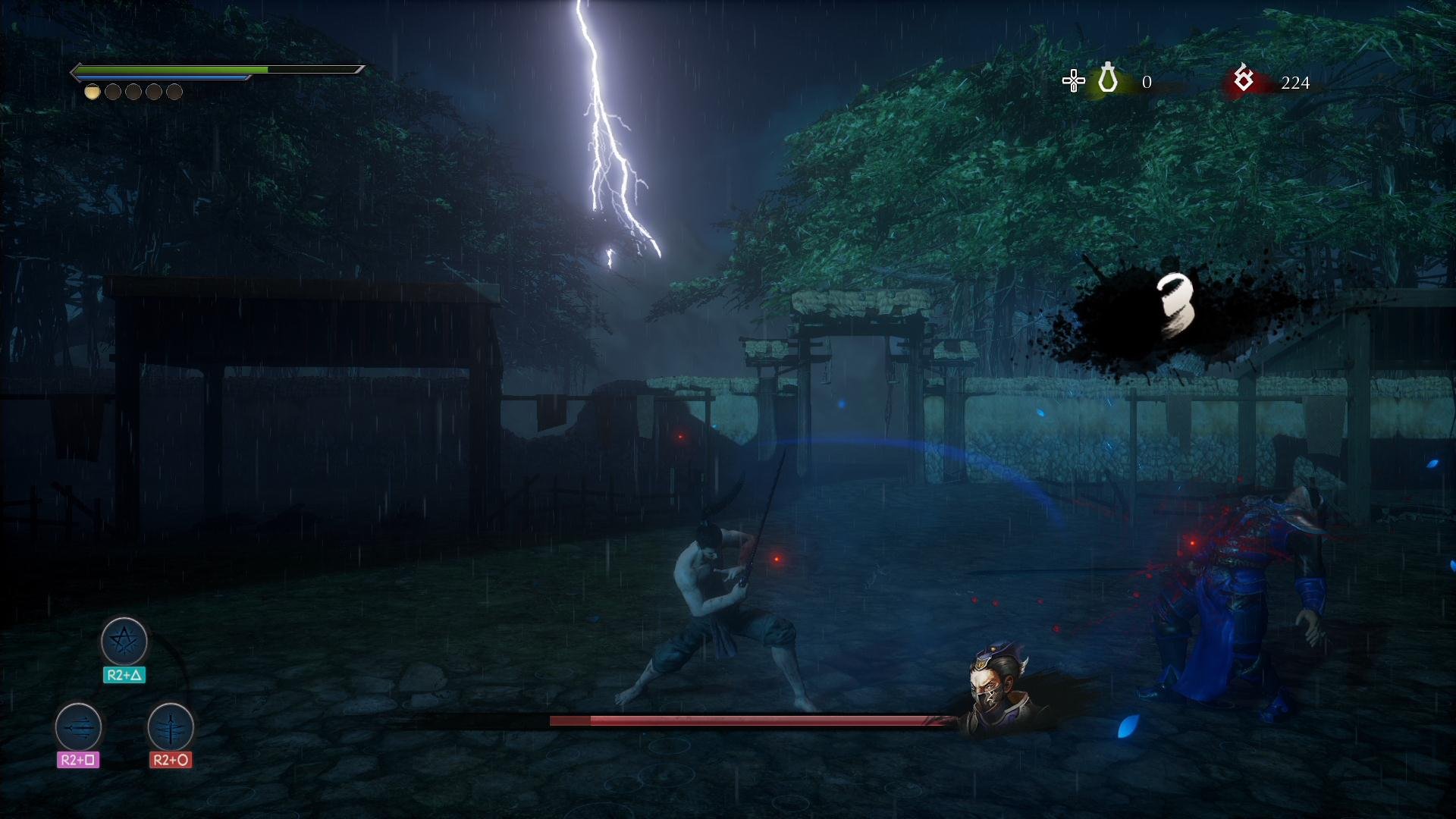
Task: Click the red soul currency icon beside 224
Action: click(1242, 79)
